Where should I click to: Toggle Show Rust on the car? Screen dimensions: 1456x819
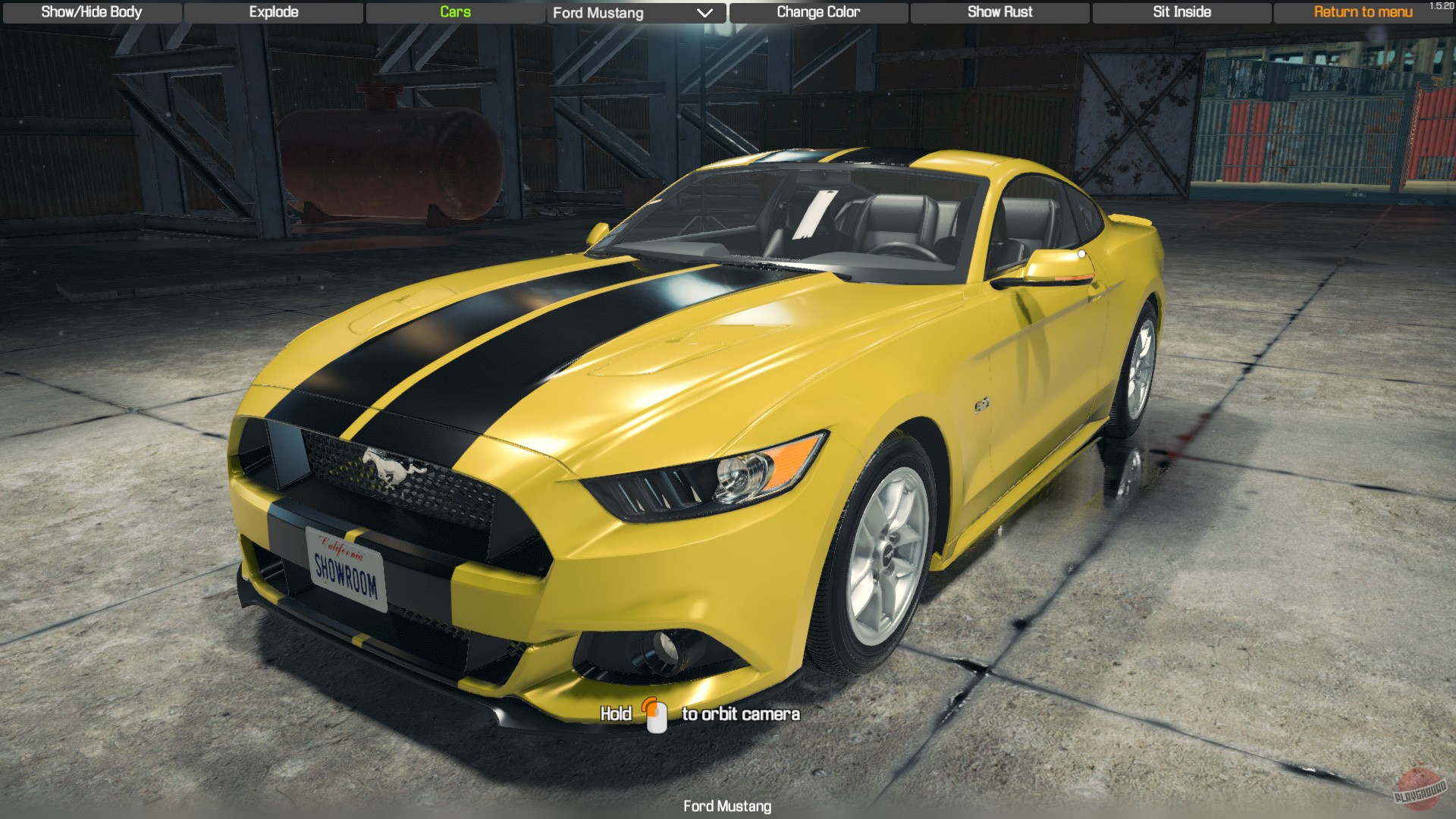point(999,12)
